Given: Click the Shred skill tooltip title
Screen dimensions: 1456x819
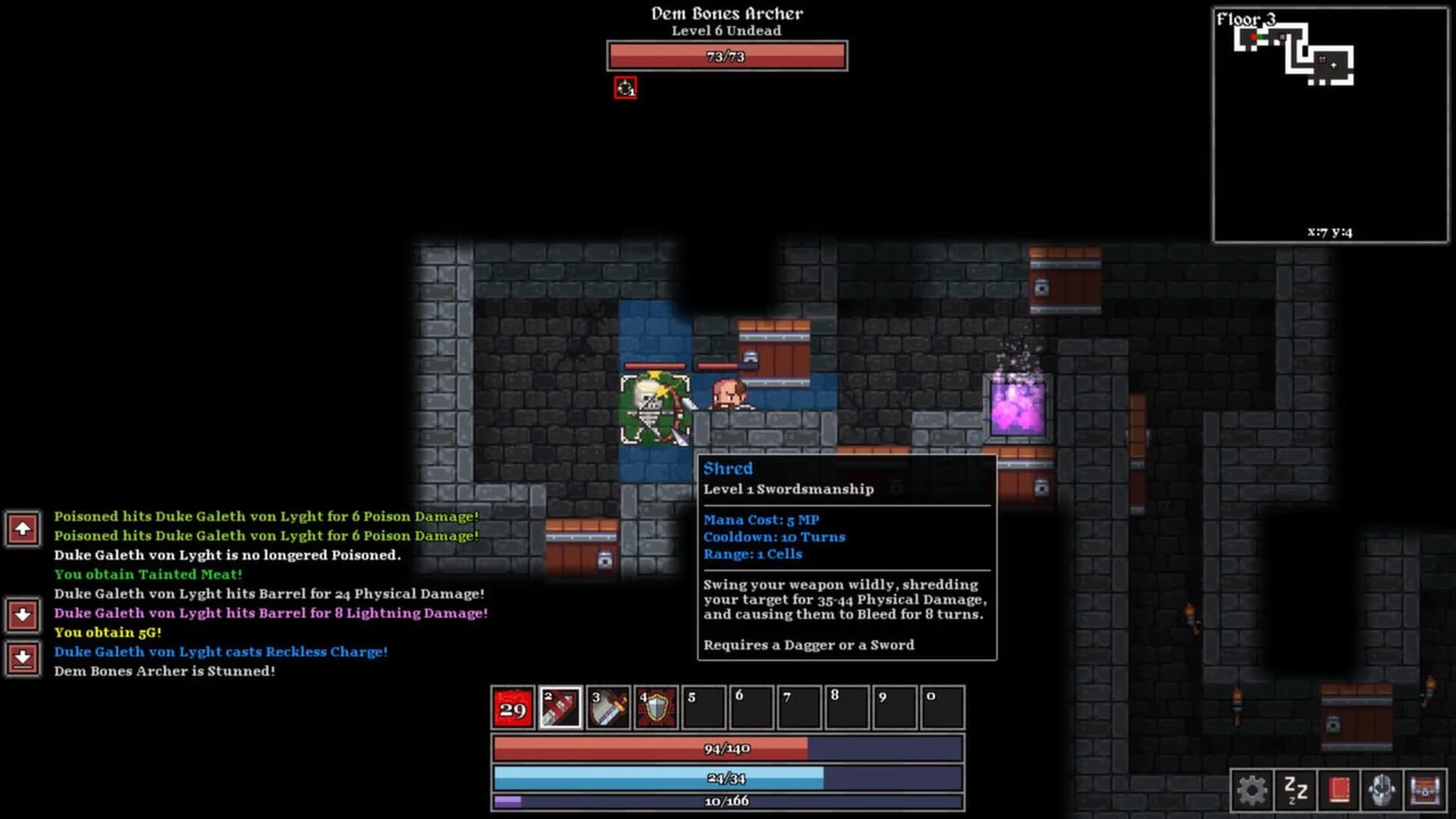Looking at the screenshot, I should pos(727,469).
